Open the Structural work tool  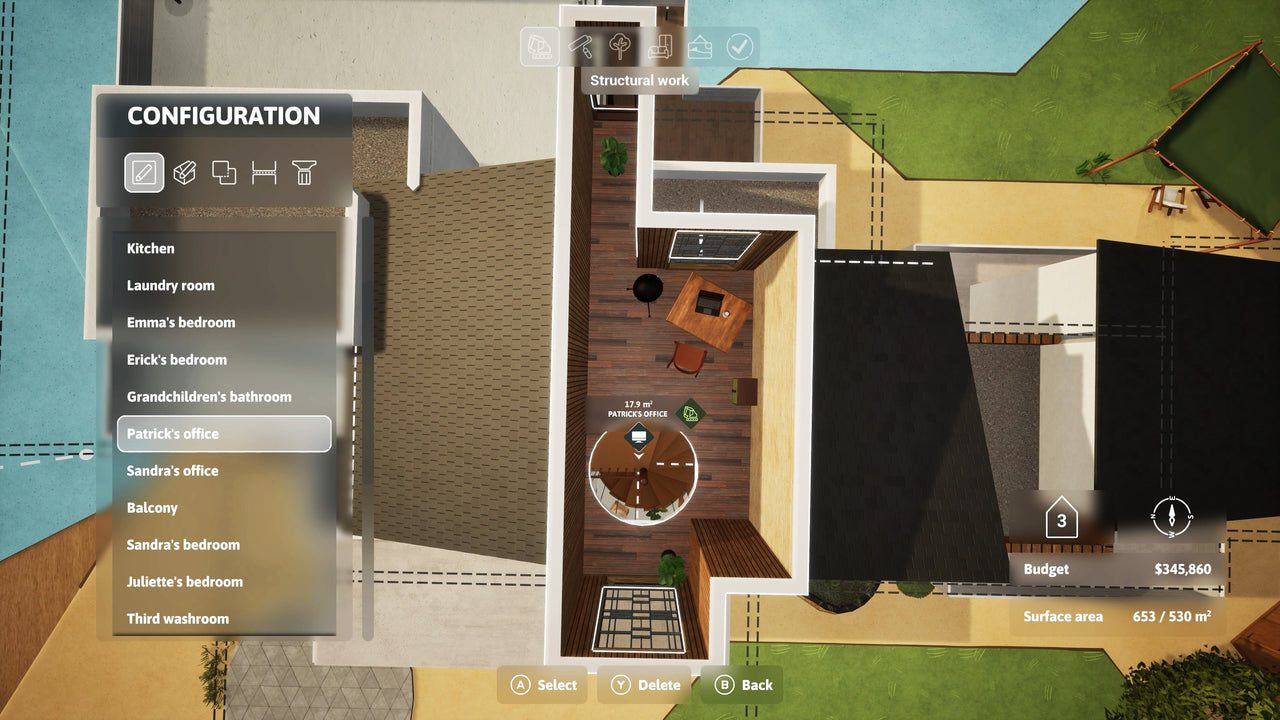pyautogui.click(x=539, y=47)
